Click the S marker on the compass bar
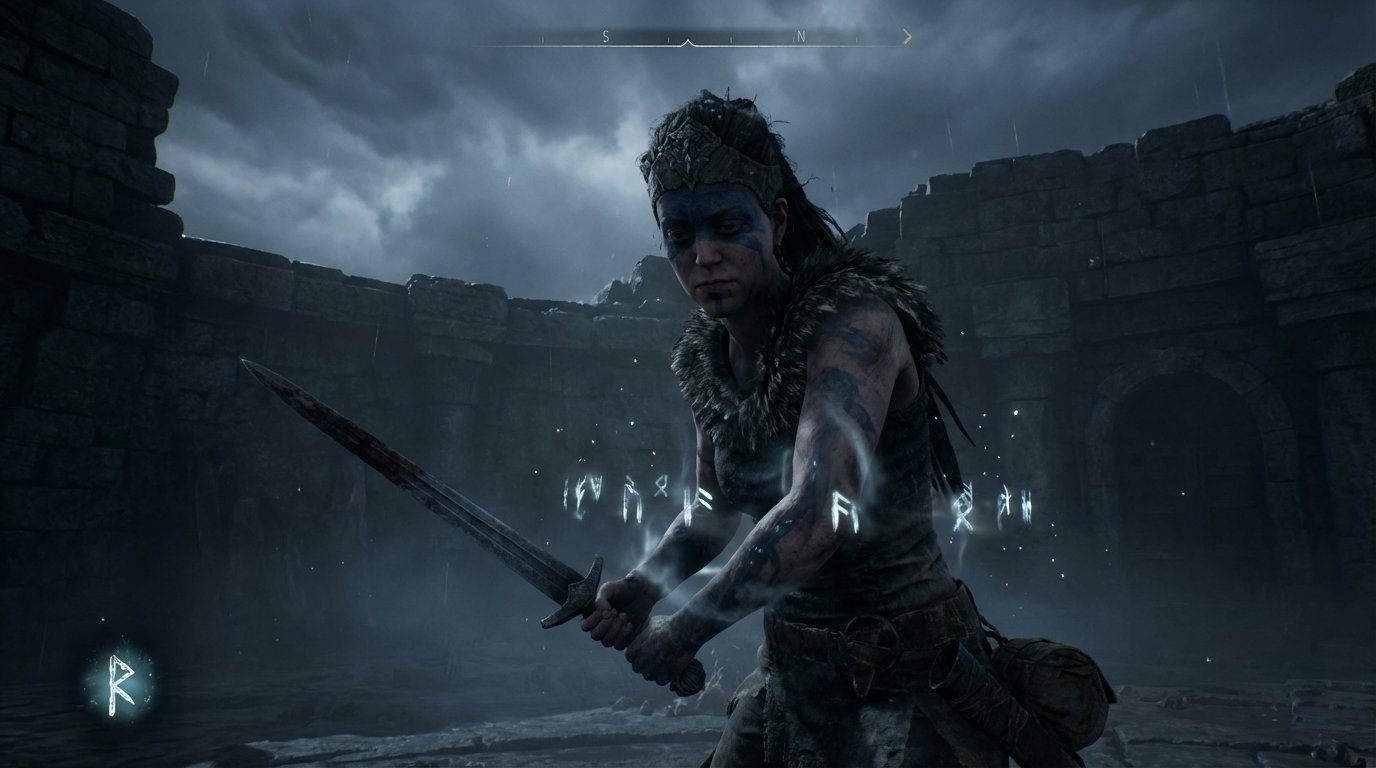 (x=605, y=35)
